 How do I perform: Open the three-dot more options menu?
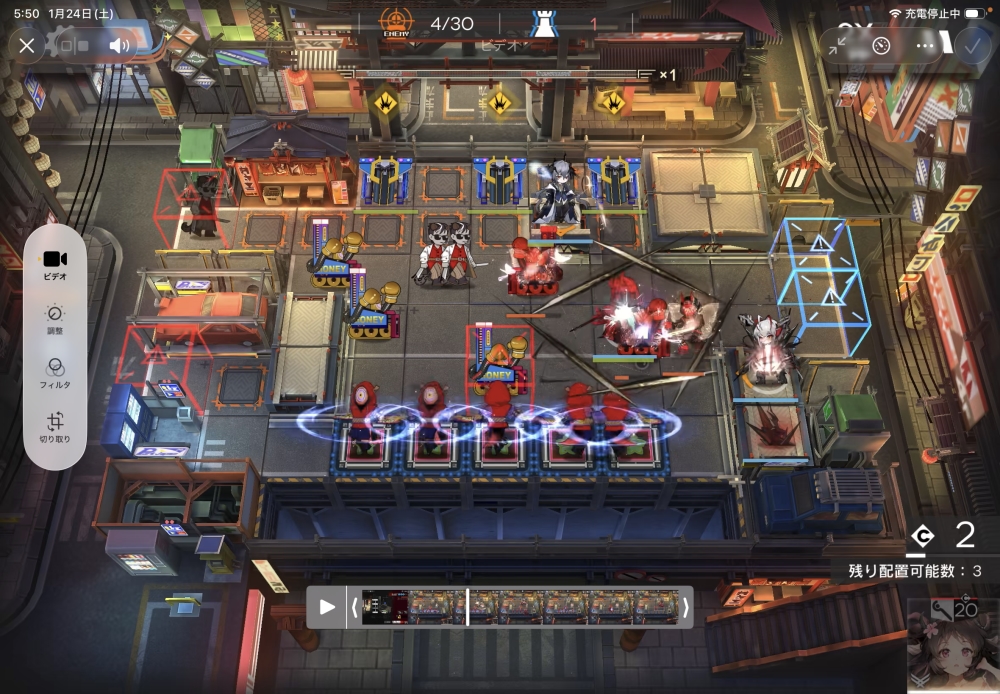pos(924,45)
